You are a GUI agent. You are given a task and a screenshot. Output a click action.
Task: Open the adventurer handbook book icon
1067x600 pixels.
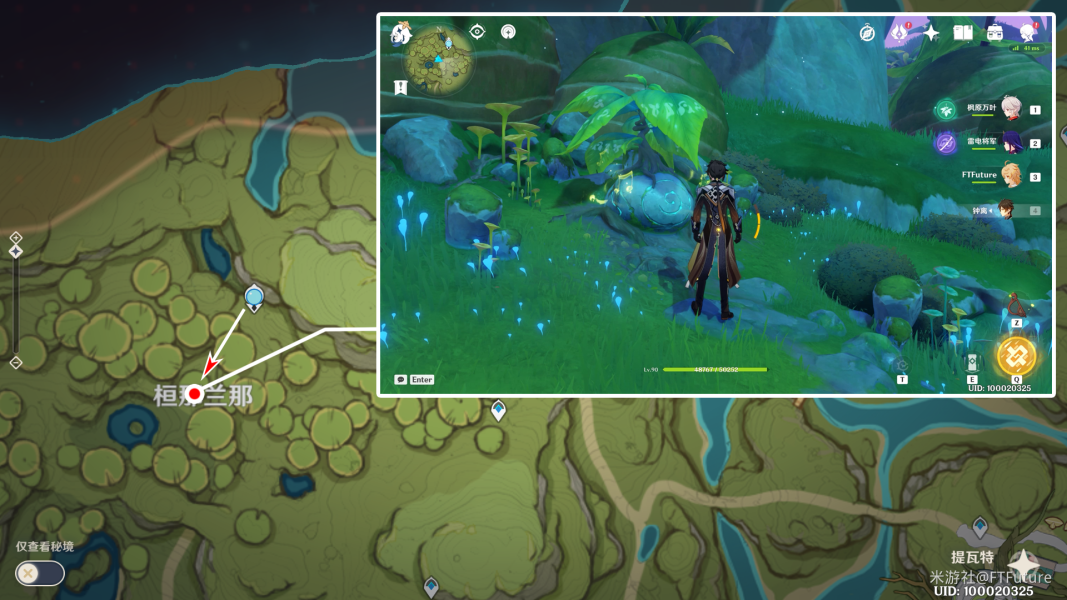click(963, 33)
